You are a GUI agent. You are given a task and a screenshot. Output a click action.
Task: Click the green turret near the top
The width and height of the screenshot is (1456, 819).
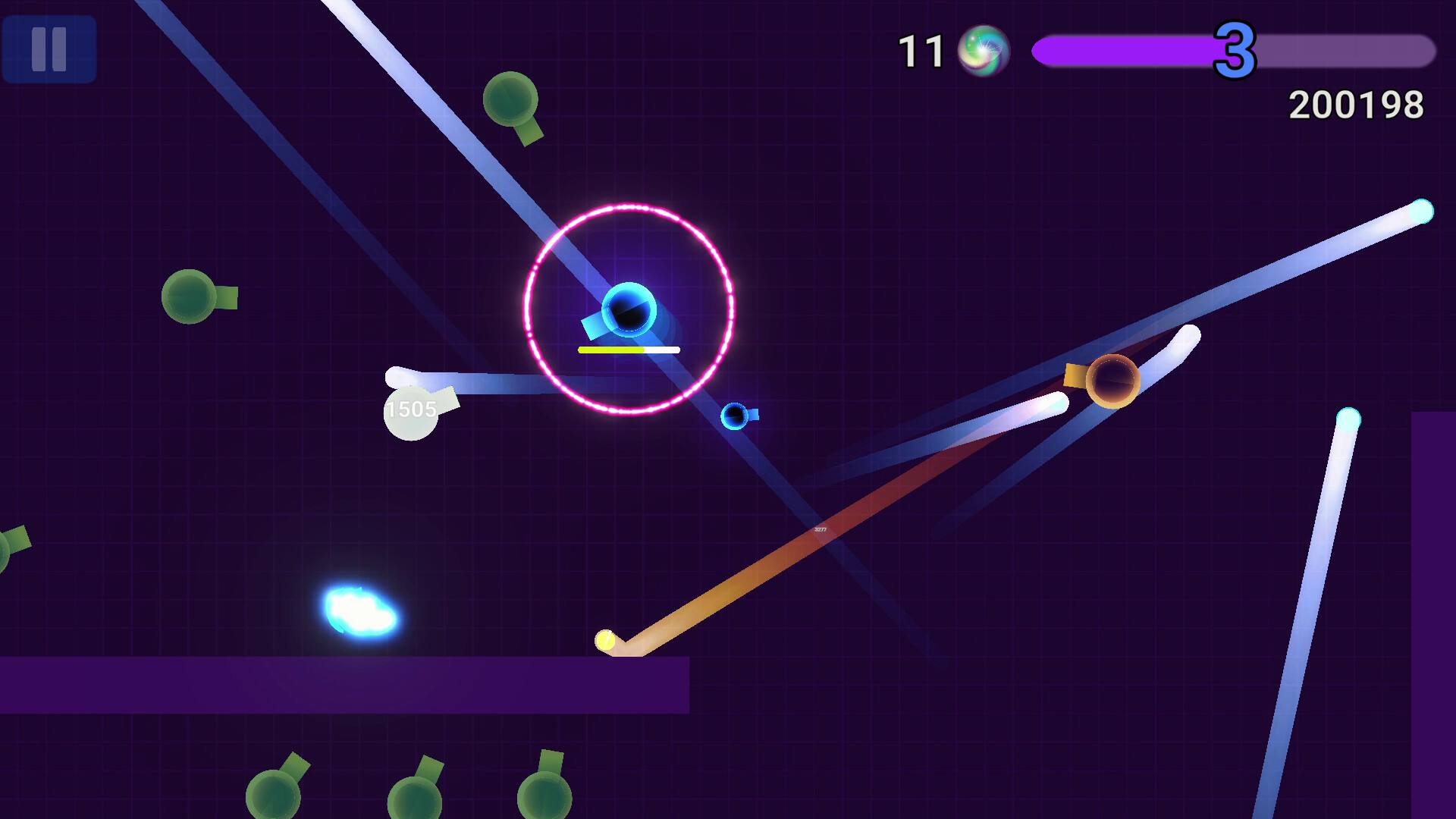[x=510, y=99]
